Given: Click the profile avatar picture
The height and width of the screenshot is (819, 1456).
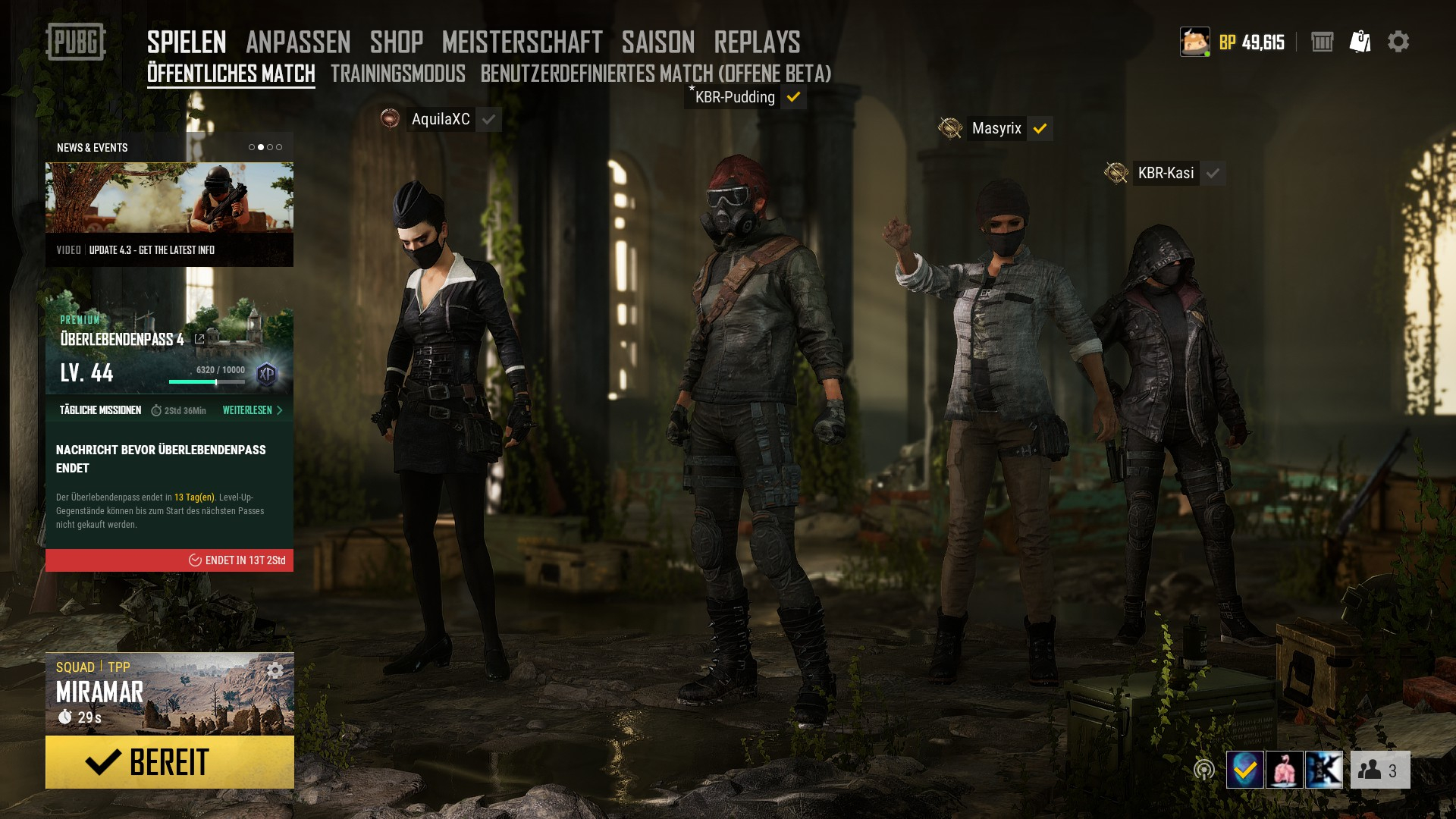Looking at the screenshot, I should (x=1194, y=42).
